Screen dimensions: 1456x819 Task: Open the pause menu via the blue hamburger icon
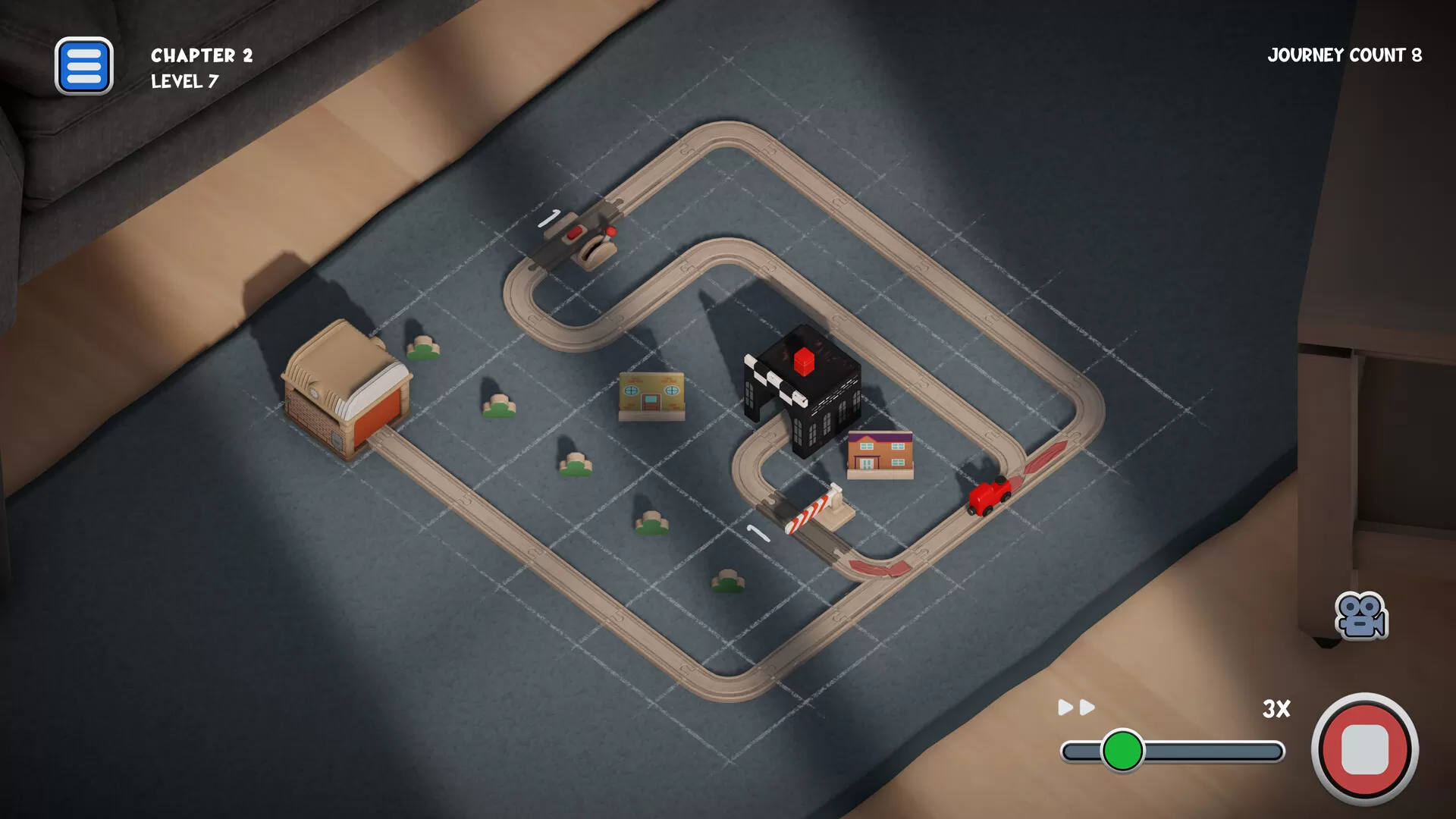84,67
